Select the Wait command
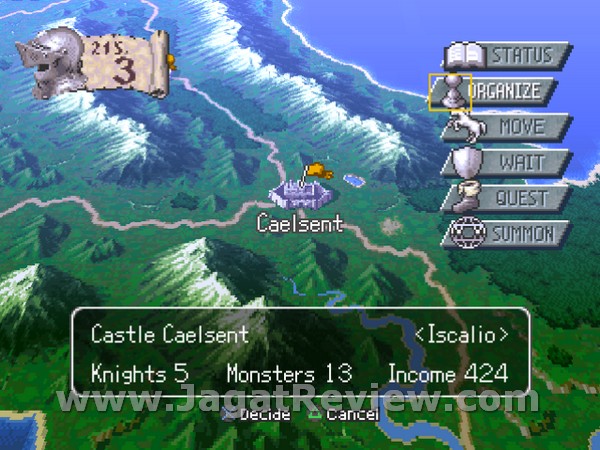Screen dimensions: 600x450 pos(508,162)
